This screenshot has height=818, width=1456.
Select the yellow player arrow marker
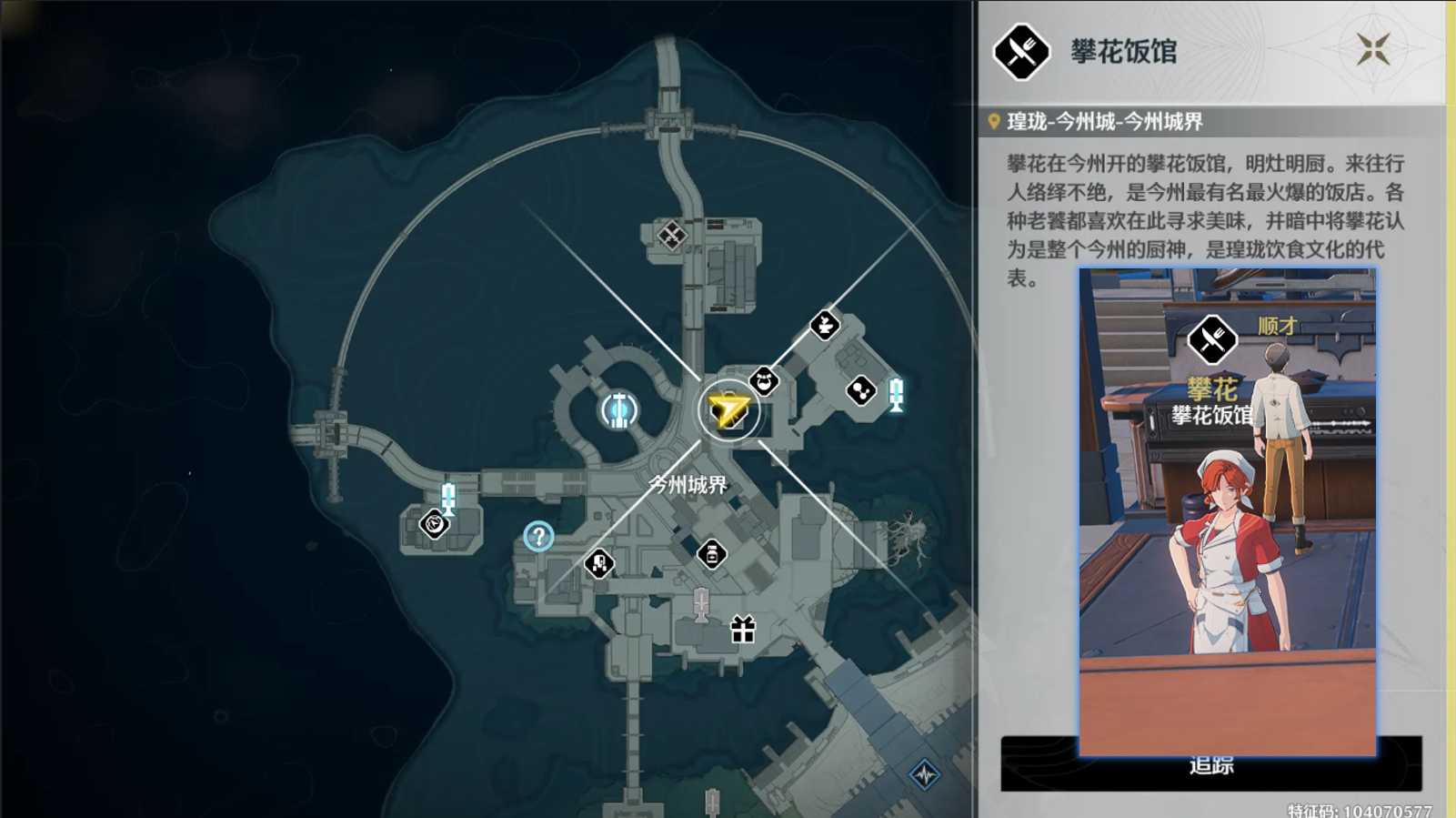point(728,410)
